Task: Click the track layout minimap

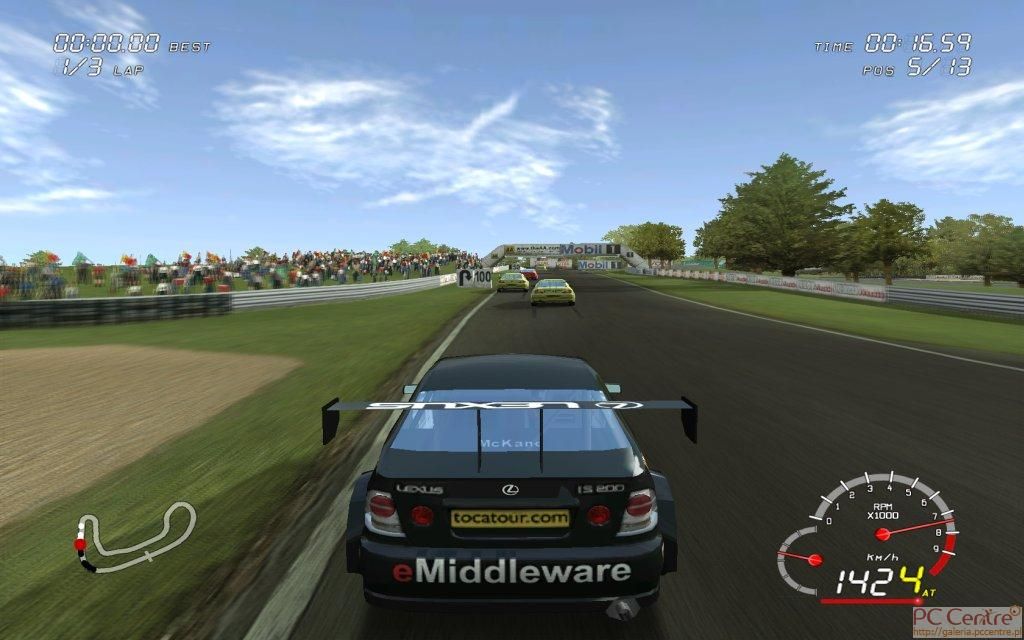Action: [133, 537]
